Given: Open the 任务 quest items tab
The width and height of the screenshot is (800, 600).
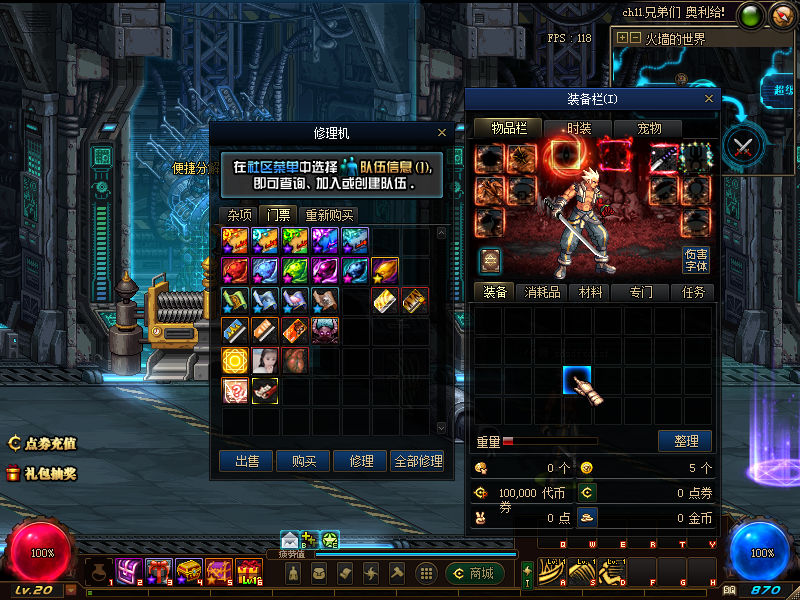Looking at the screenshot, I should point(693,292).
